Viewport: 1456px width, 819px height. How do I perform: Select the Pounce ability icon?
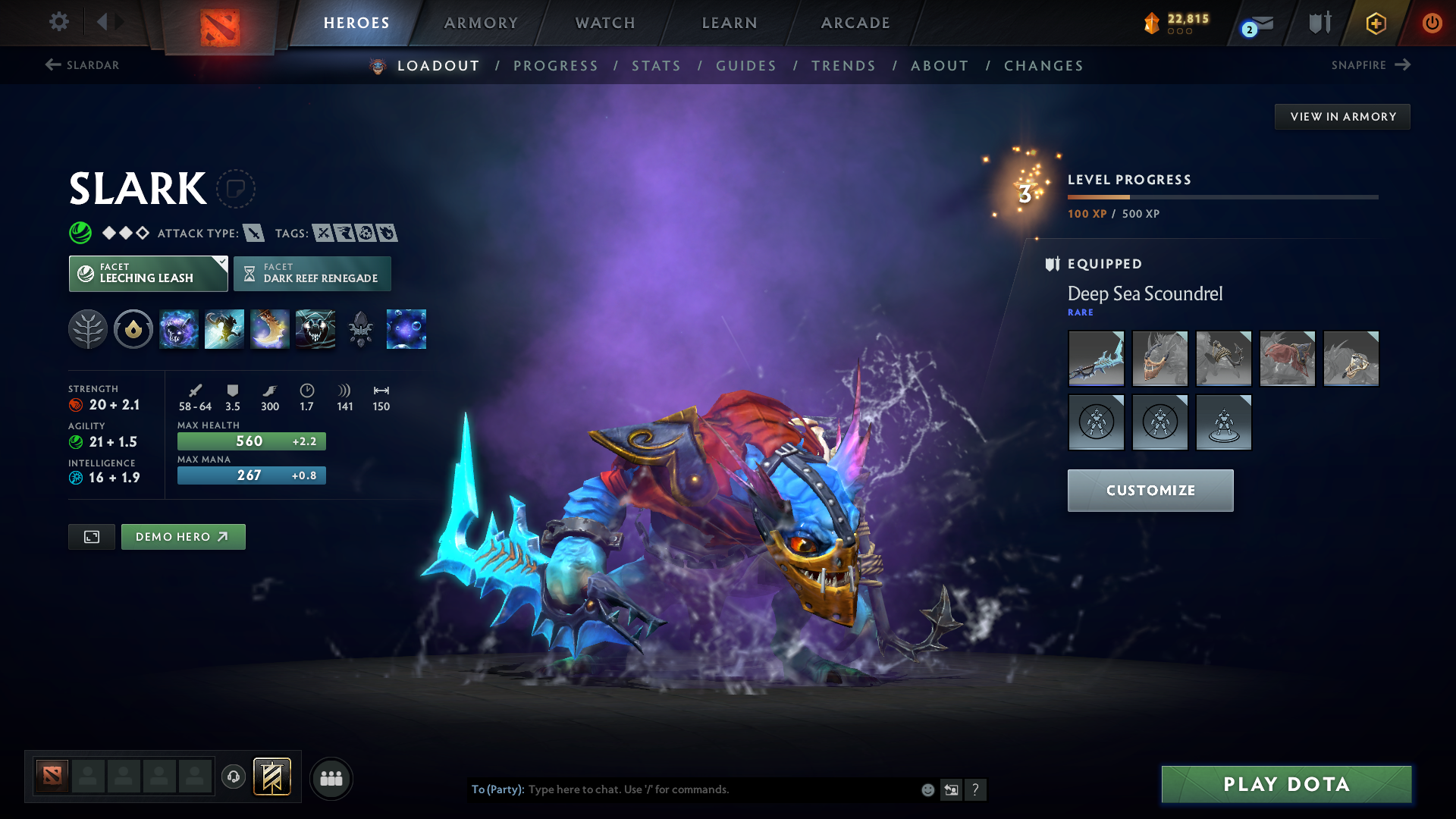pyautogui.click(x=224, y=329)
